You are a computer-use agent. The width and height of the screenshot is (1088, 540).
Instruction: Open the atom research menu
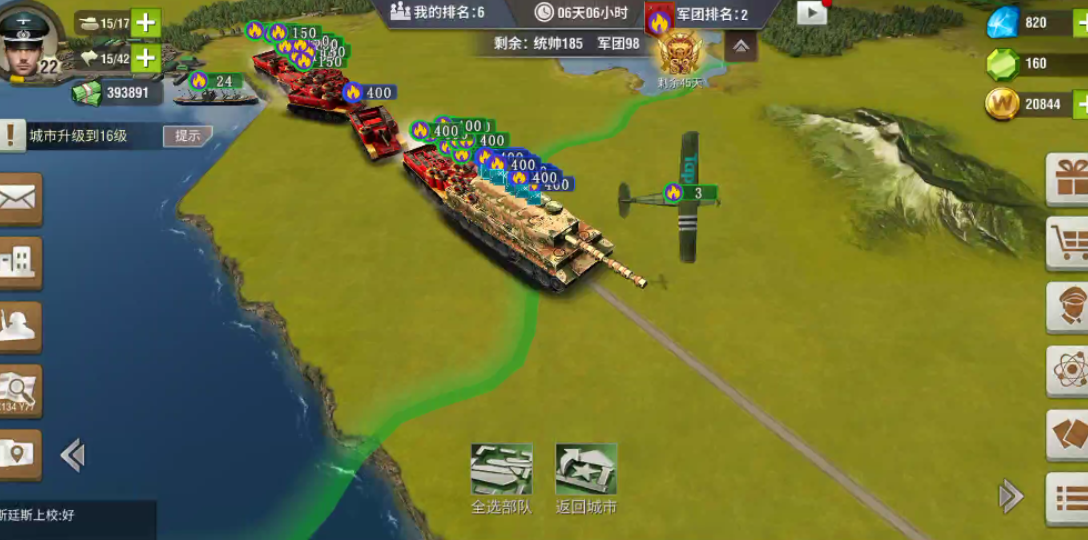(x=1067, y=371)
